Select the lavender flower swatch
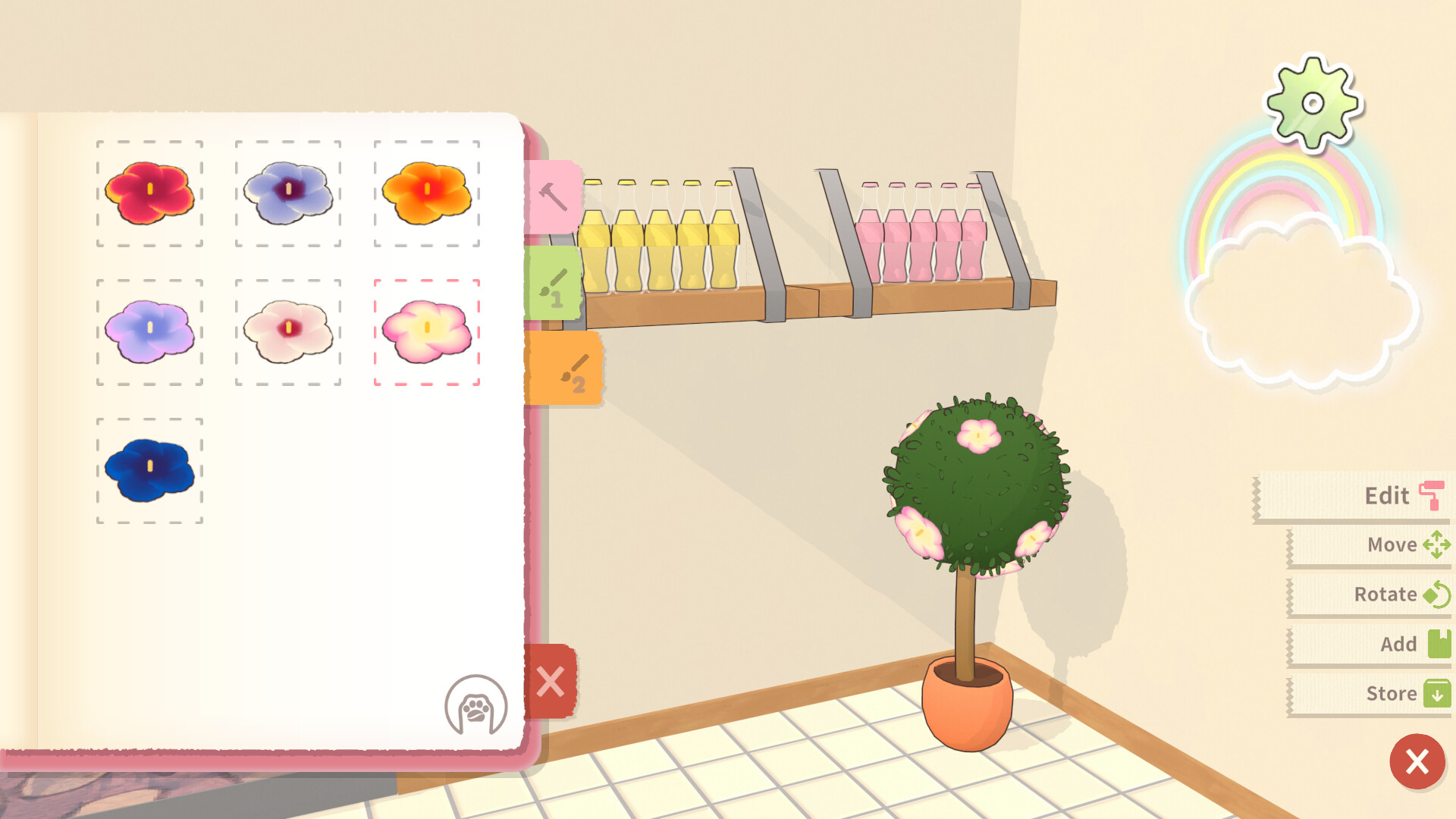Screen dimensions: 1456x819 coord(149,331)
